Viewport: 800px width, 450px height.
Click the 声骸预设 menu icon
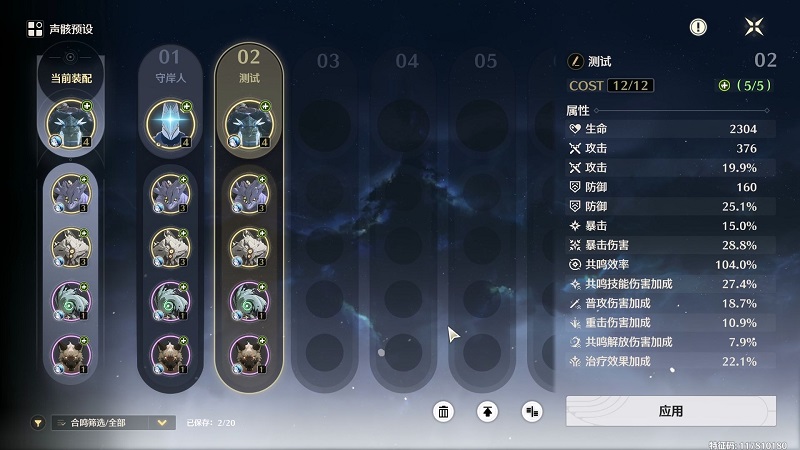click(x=35, y=28)
